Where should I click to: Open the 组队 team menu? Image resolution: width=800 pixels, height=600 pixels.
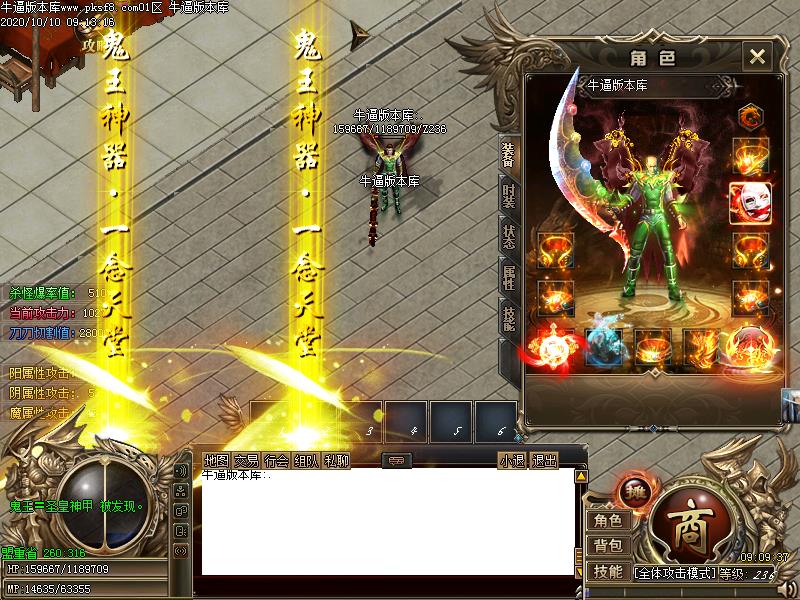pos(307,461)
